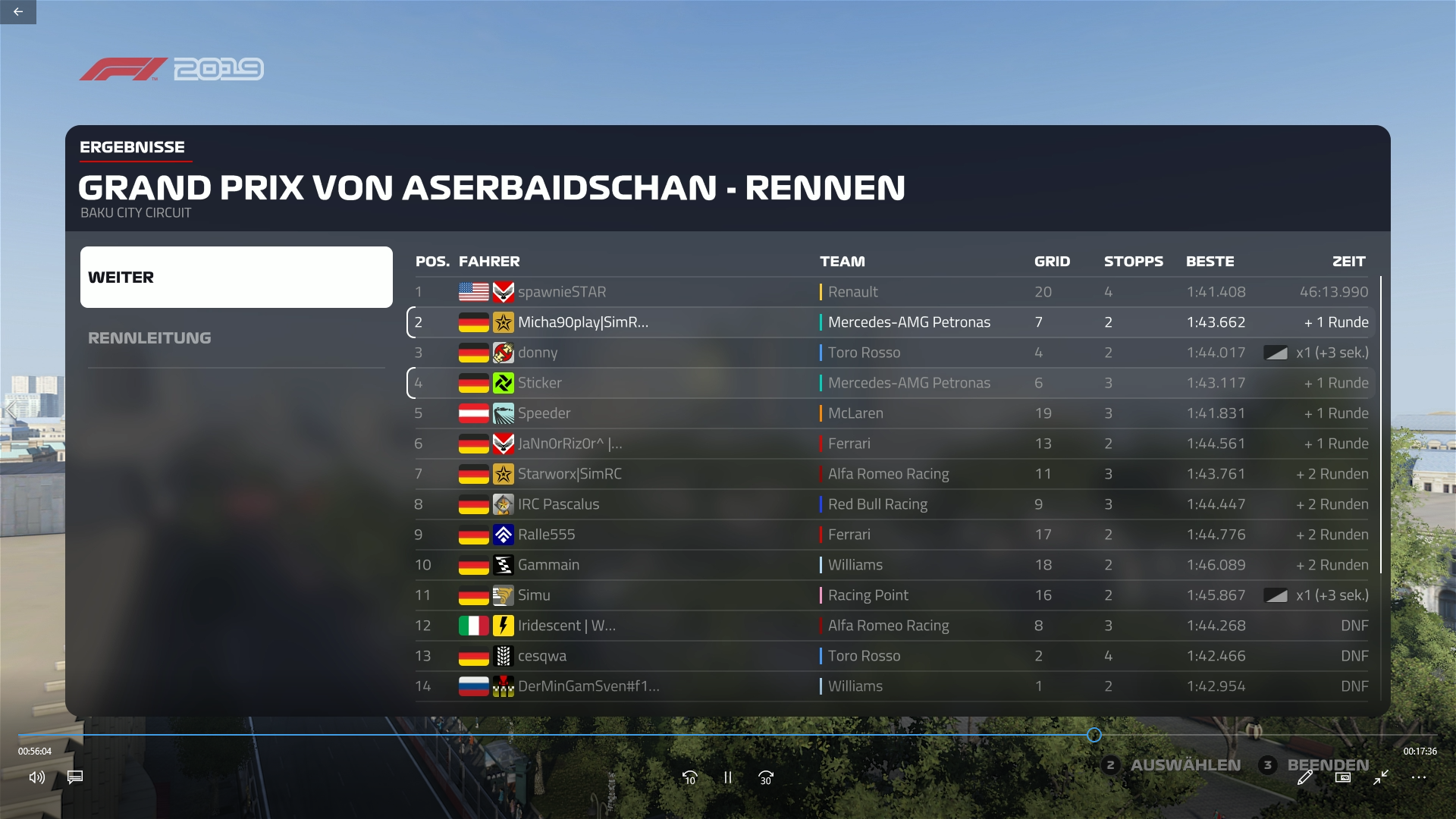The width and height of the screenshot is (1456, 819).
Task: Select cesqwa's DNF result row
Action: (891, 656)
